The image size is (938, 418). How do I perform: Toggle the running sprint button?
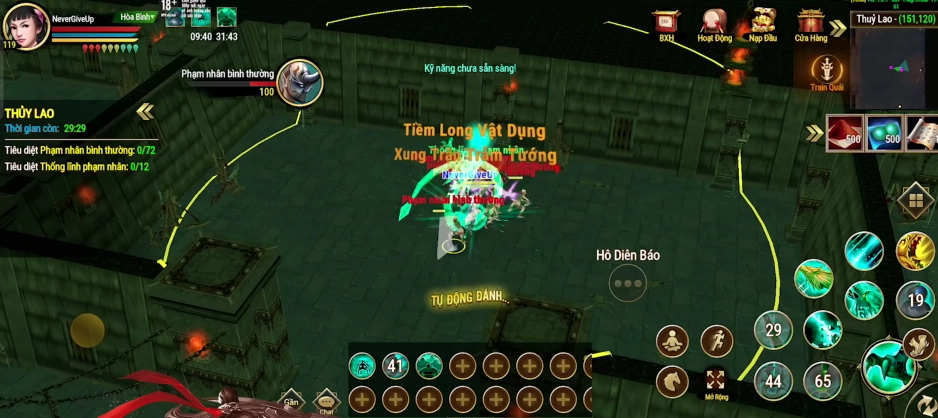point(716,341)
